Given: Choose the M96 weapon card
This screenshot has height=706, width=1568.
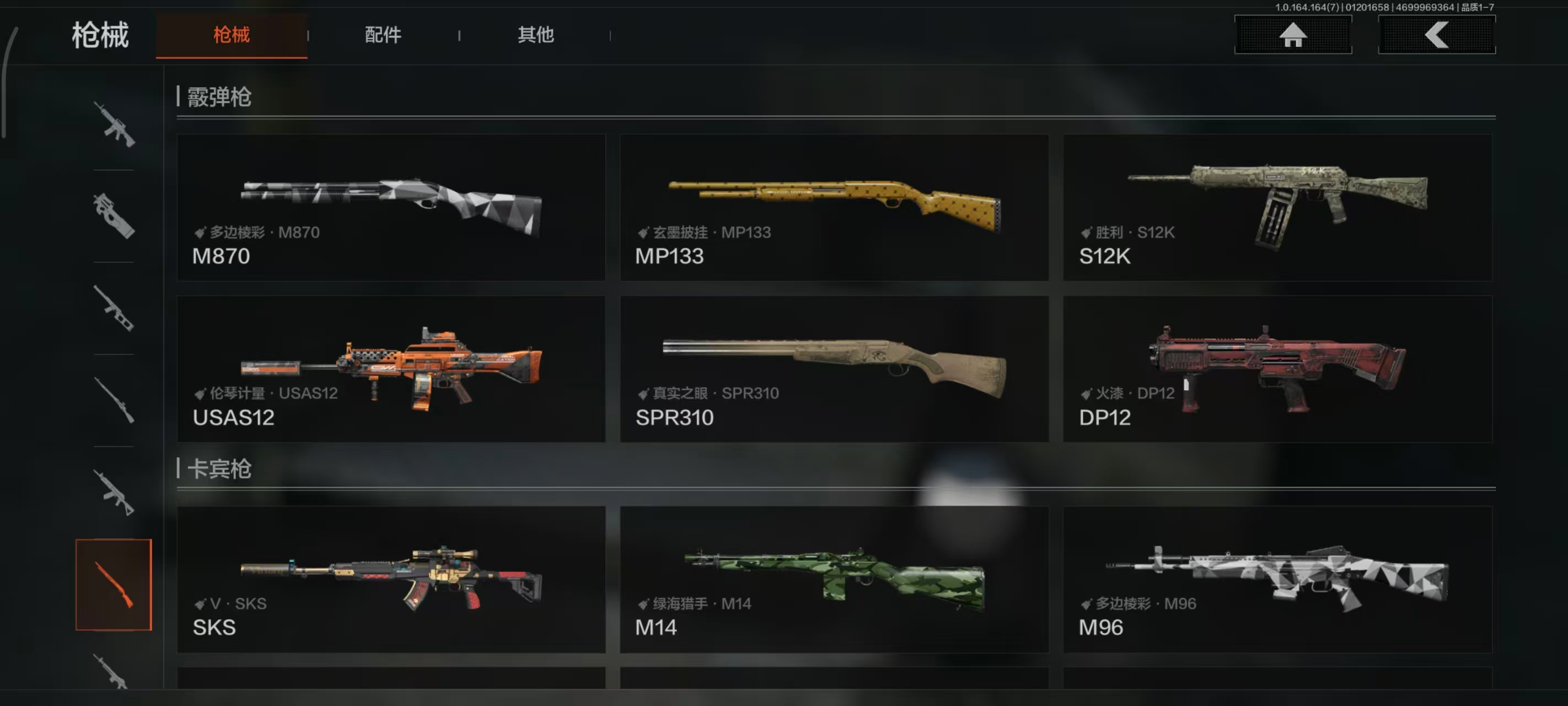Looking at the screenshot, I should point(1277,579).
